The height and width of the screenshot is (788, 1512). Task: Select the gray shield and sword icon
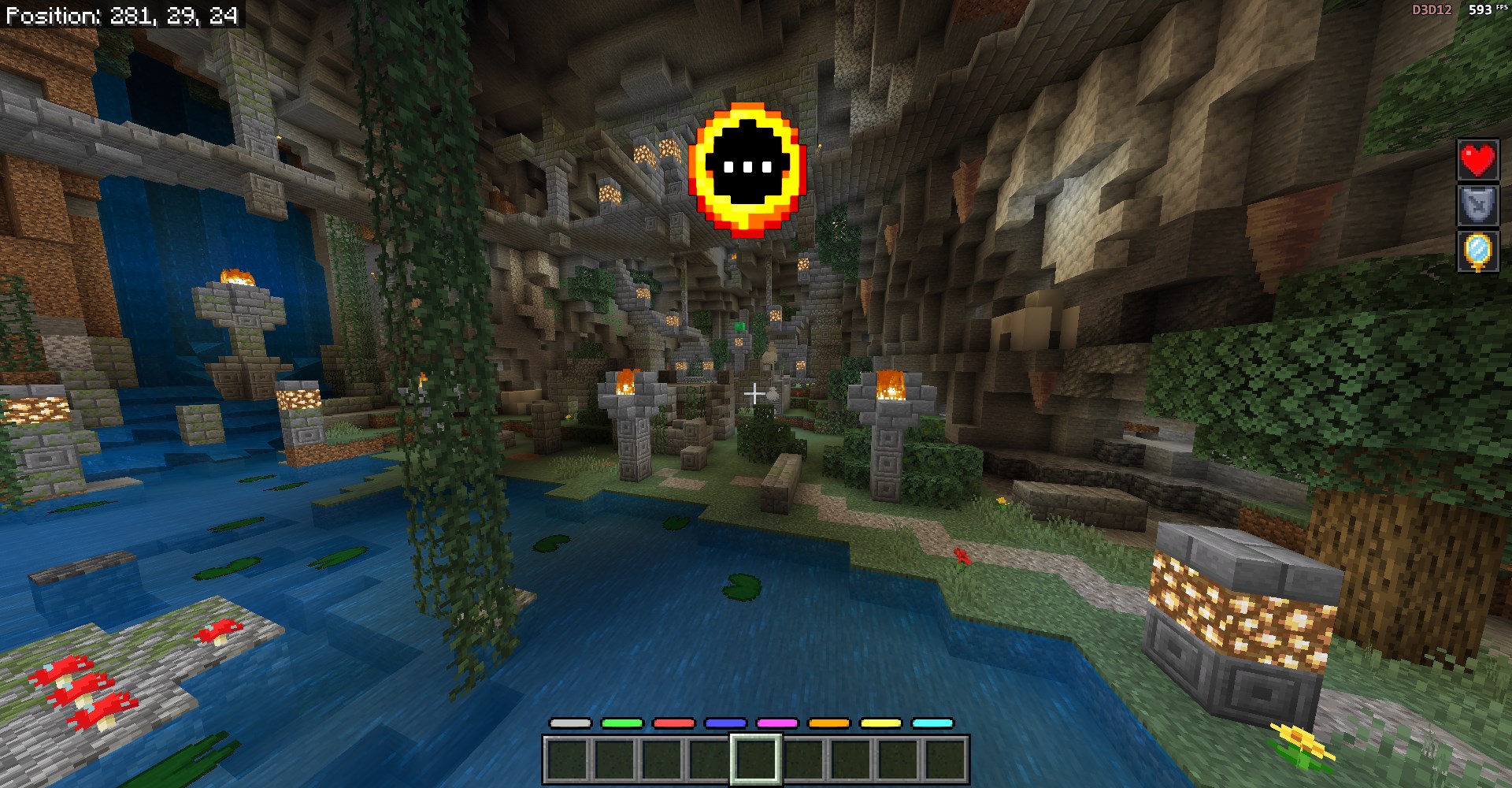(1477, 206)
